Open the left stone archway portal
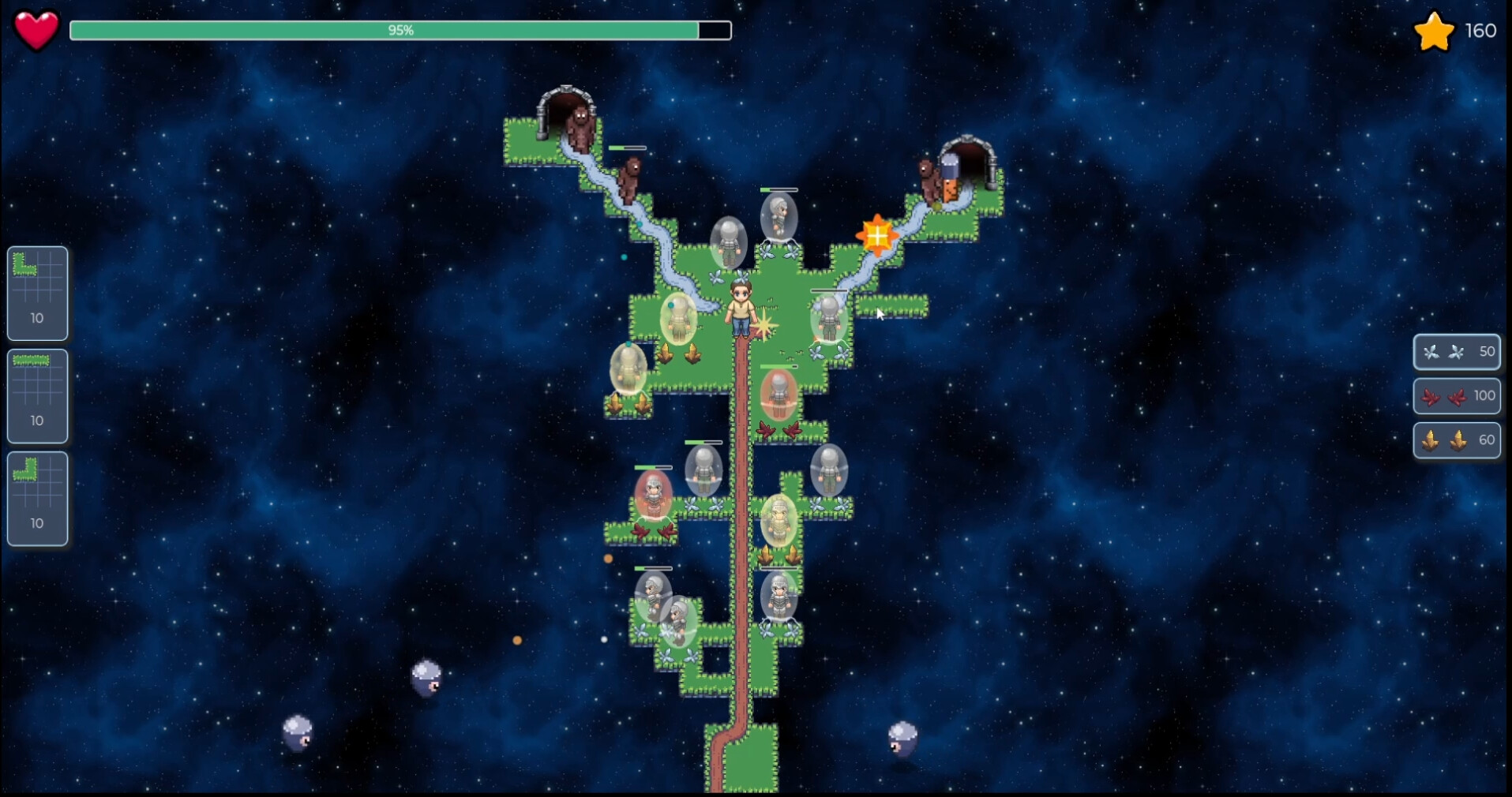 565,103
